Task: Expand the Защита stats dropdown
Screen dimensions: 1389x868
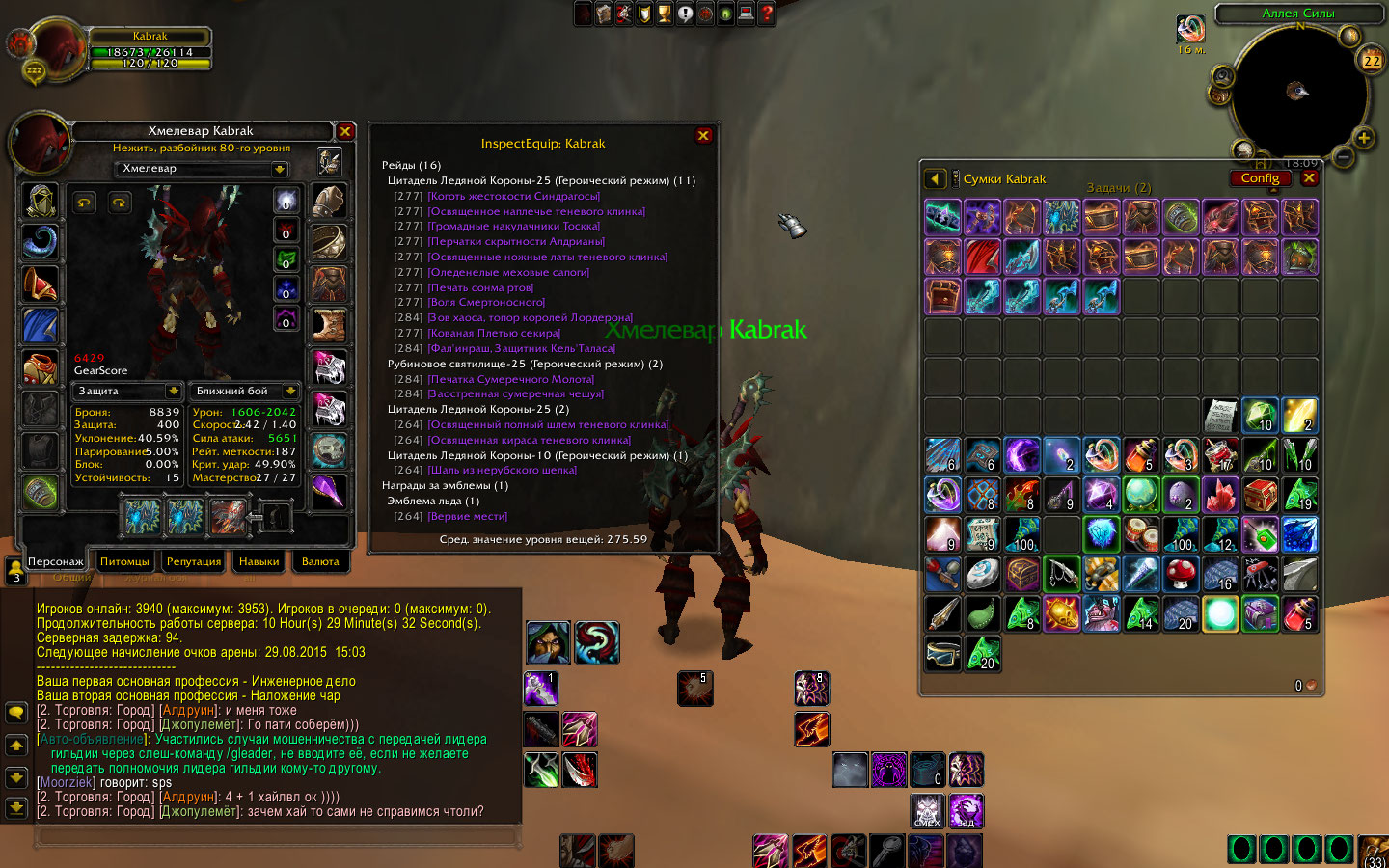Action: pos(174,391)
